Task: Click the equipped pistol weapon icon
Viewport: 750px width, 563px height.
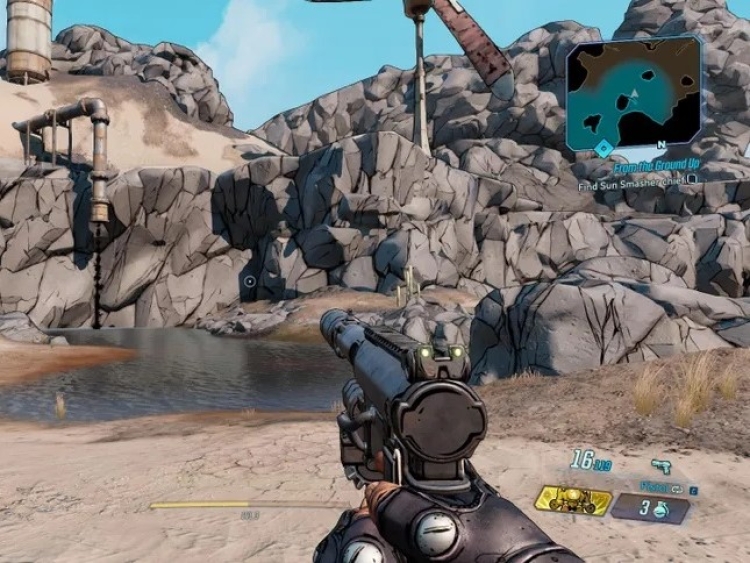Action: click(660, 466)
